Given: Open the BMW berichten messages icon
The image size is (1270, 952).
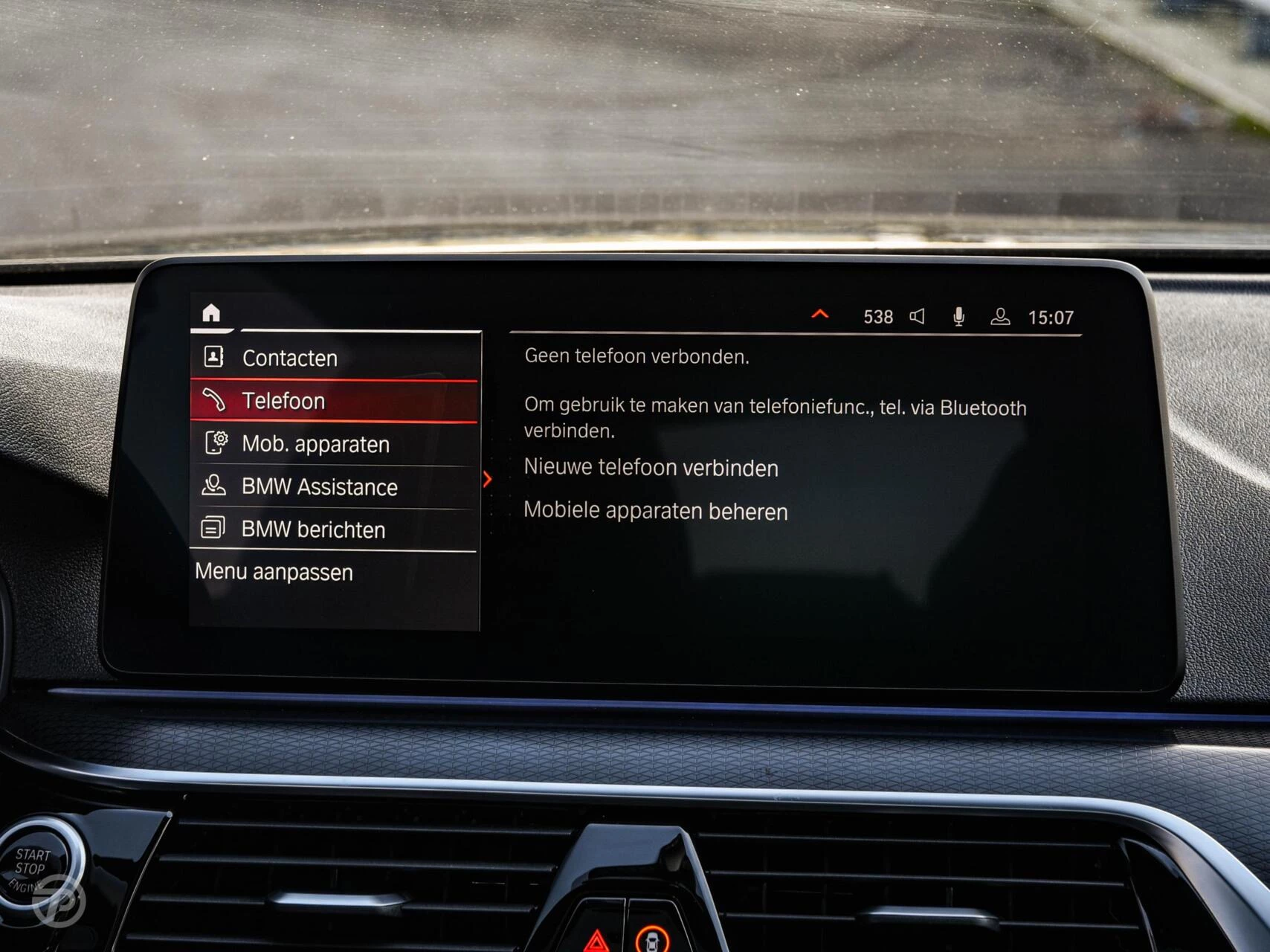Looking at the screenshot, I should pos(216,529).
